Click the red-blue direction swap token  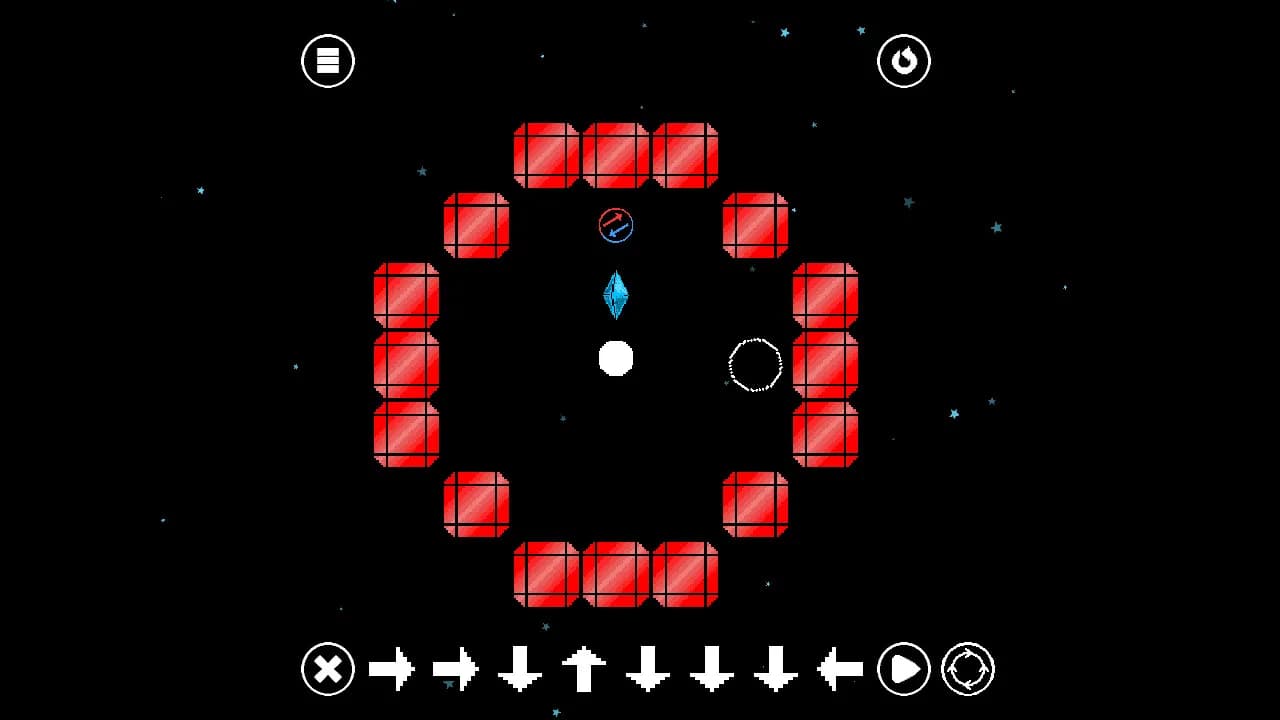click(615, 226)
